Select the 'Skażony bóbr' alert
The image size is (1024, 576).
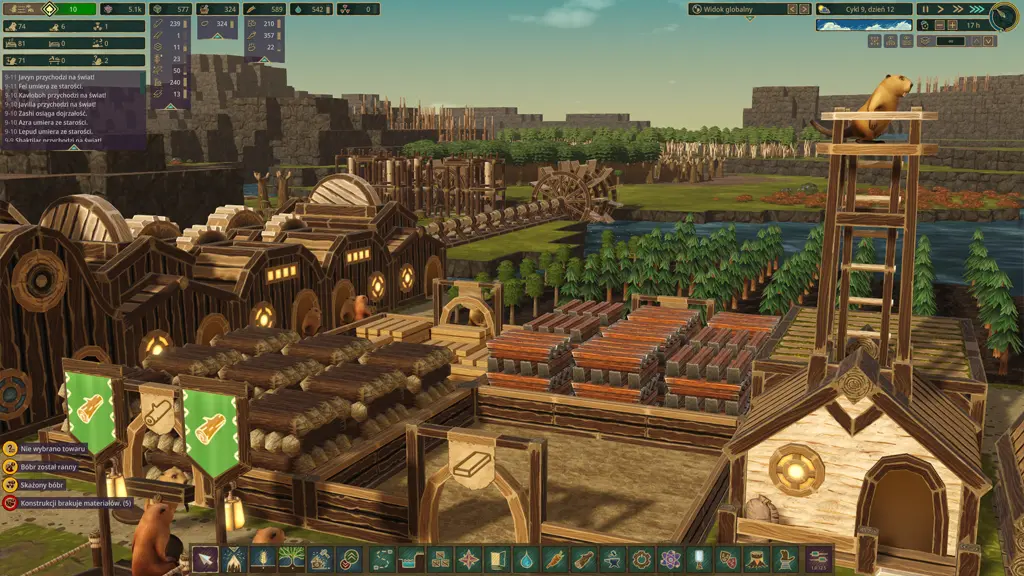pyautogui.click(x=40, y=485)
